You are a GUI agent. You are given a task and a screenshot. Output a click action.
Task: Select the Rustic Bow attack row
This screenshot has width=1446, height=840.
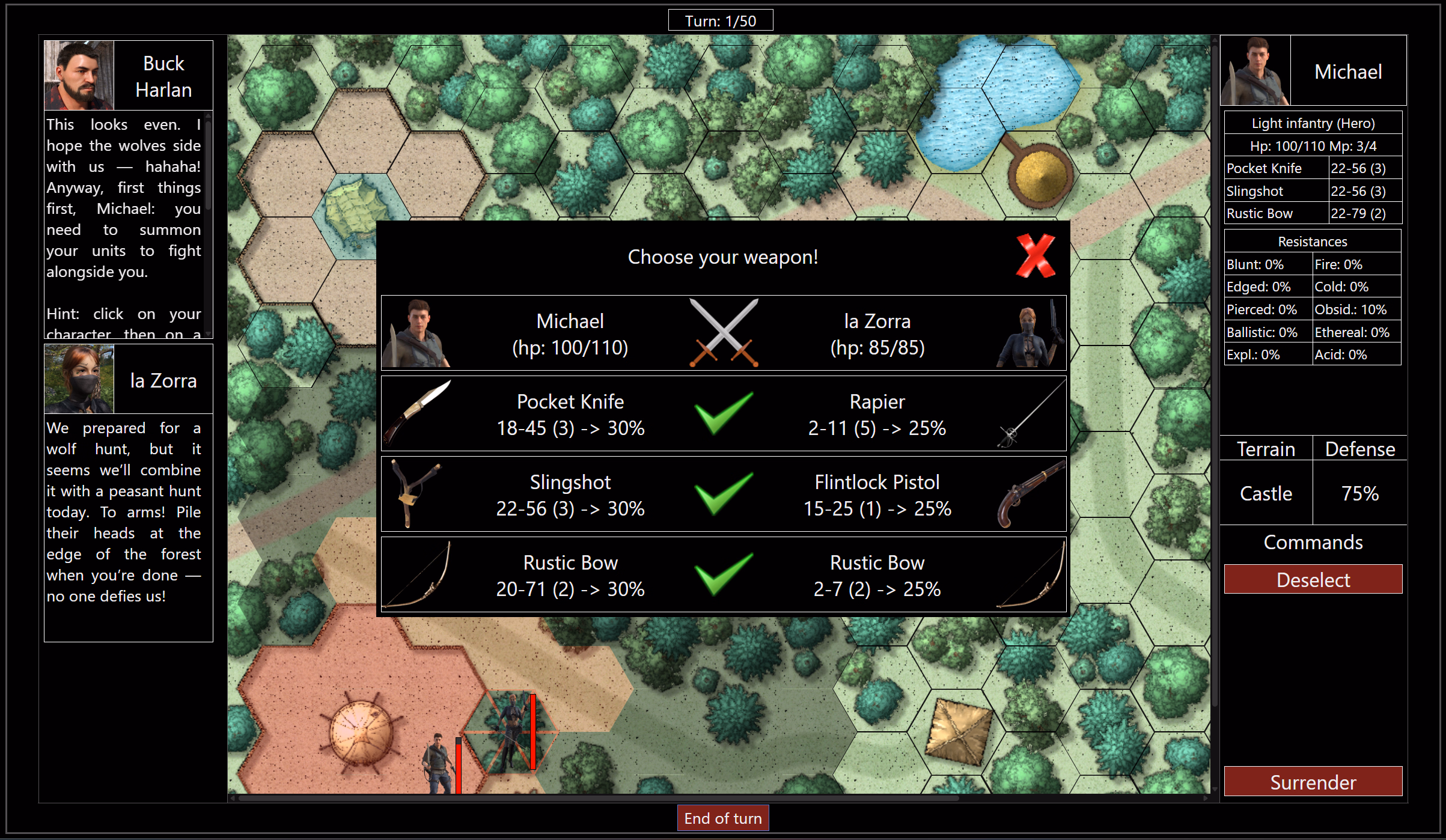723,575
